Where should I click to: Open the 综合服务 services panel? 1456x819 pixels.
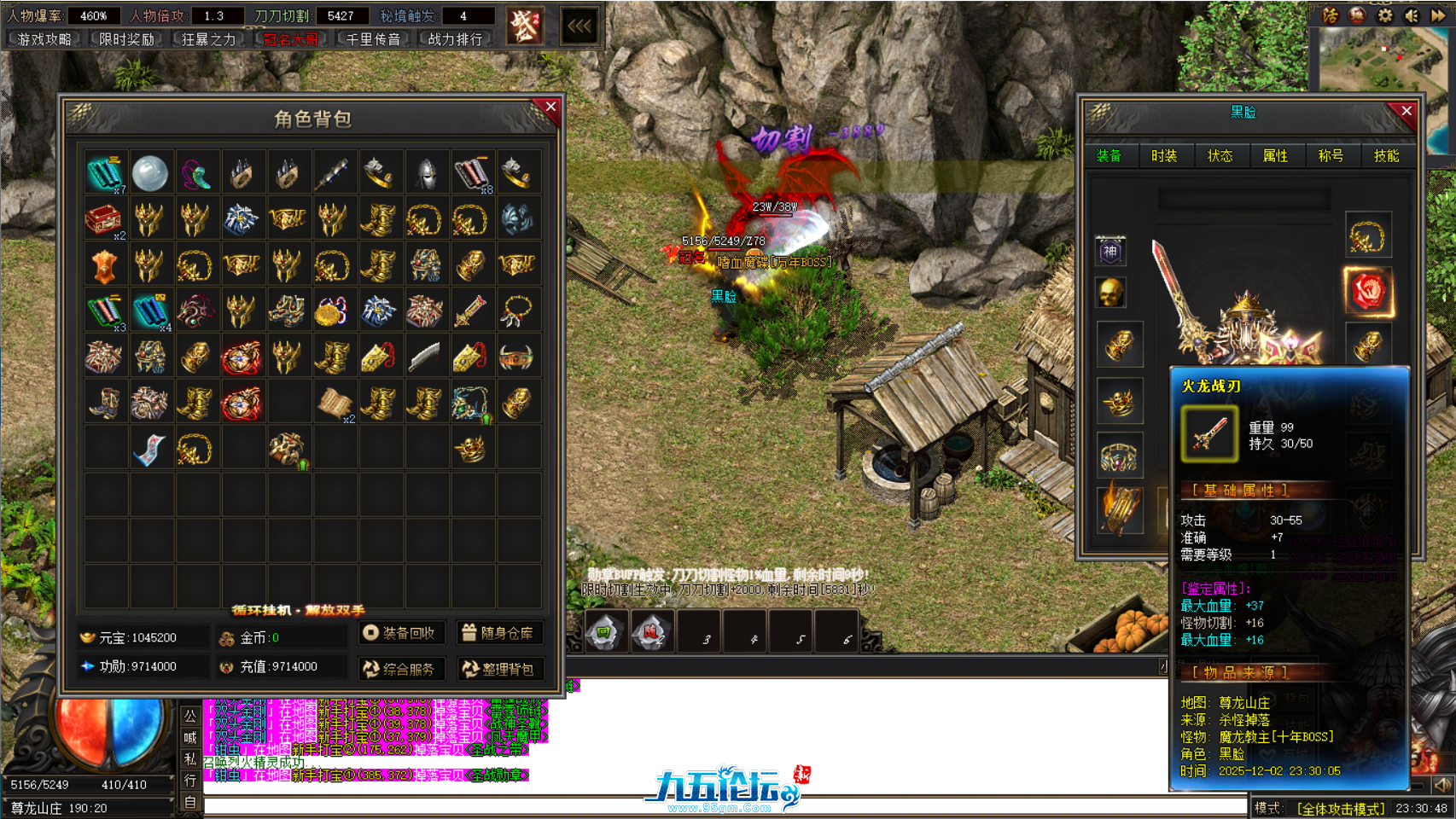pyautogui.click(x=401, y=669)
